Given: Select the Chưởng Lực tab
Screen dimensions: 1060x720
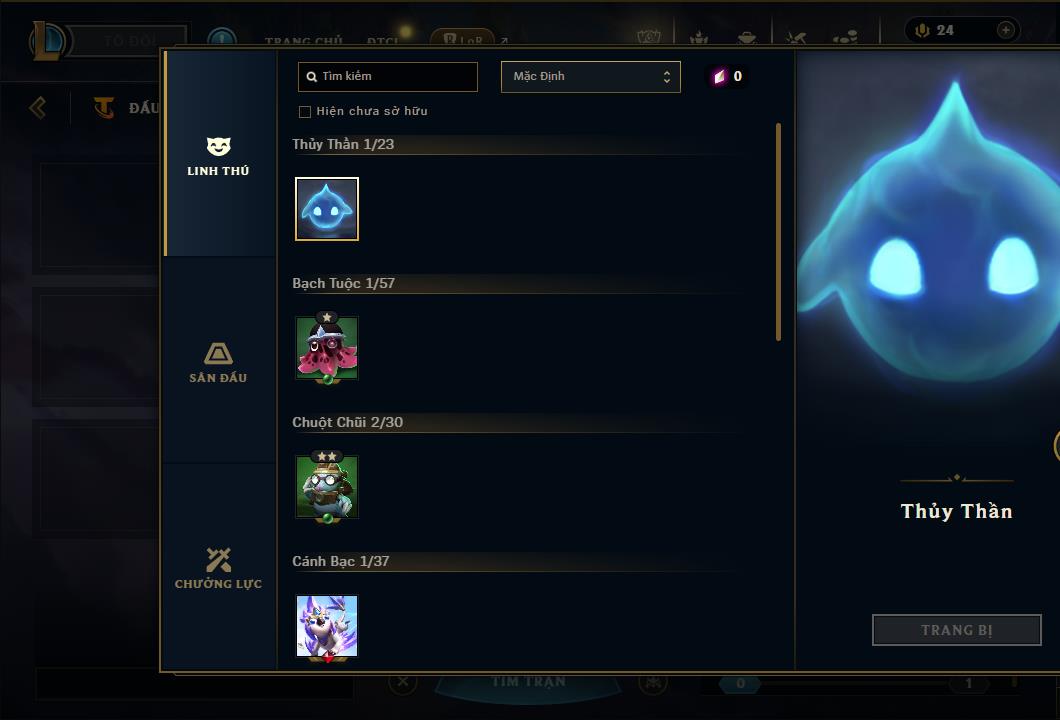Looking at the screenshot, I should 218,568.
